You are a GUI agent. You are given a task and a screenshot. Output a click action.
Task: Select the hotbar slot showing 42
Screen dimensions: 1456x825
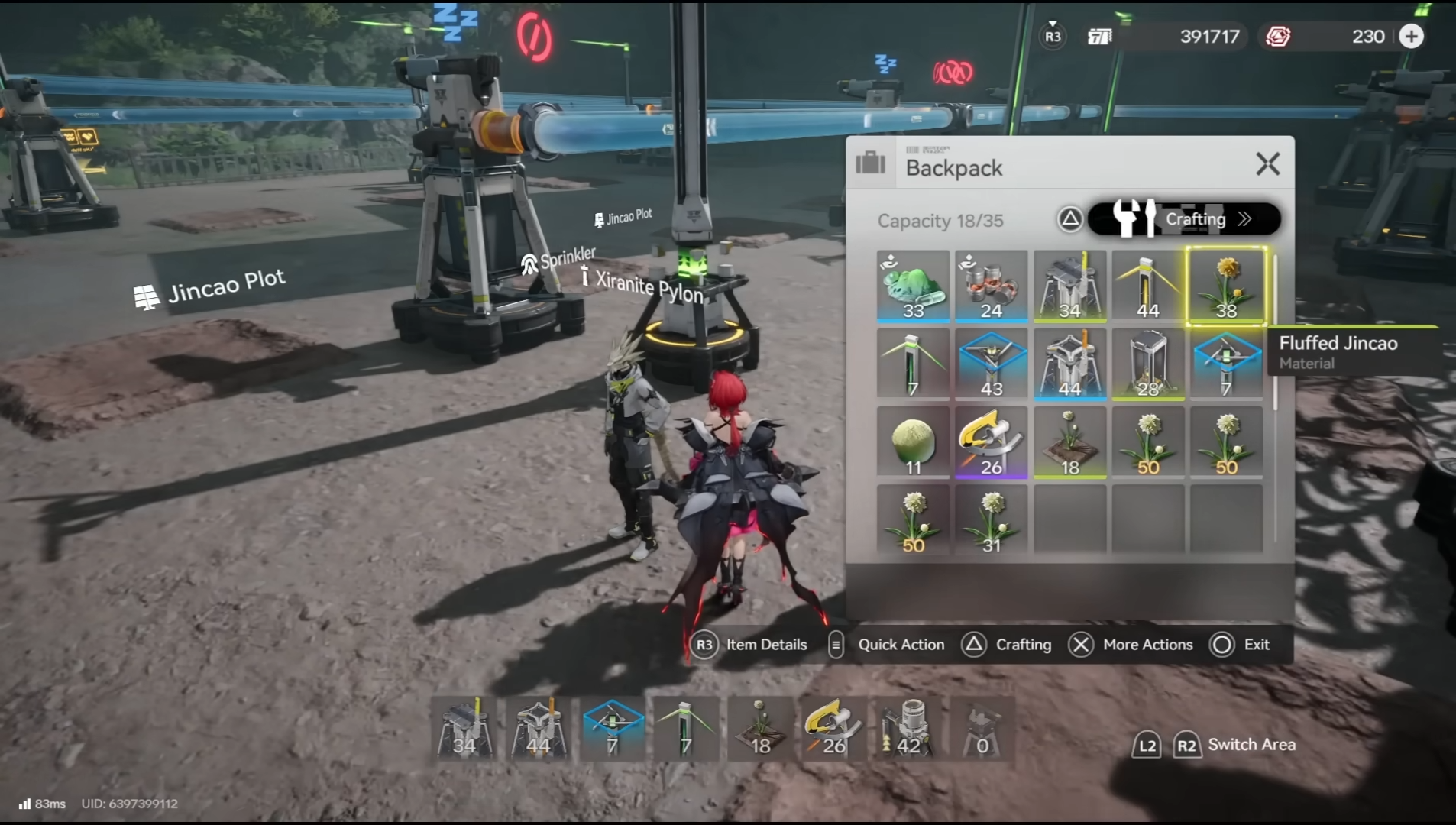[x=908, y=728]
